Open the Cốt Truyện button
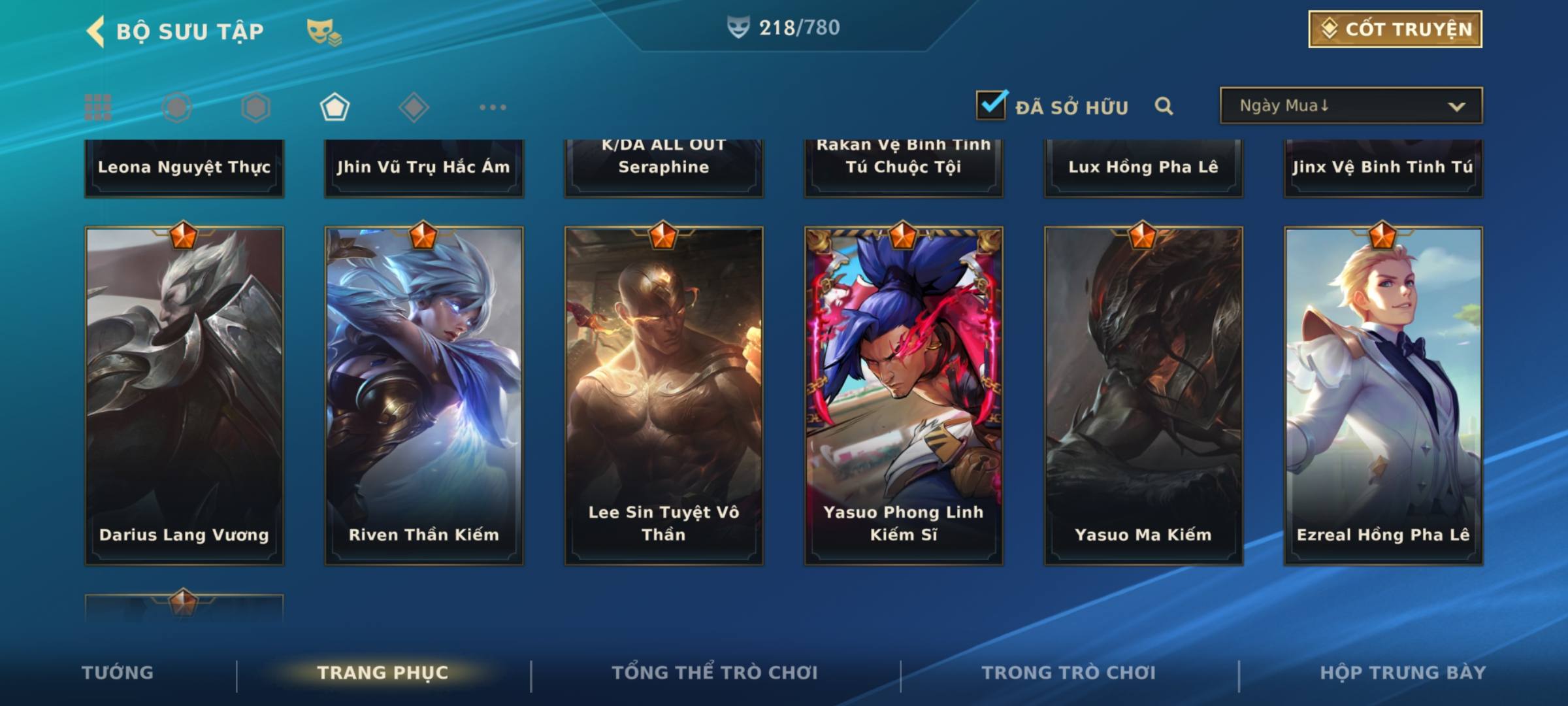The image size is (1568, 706). (1395, 29)
